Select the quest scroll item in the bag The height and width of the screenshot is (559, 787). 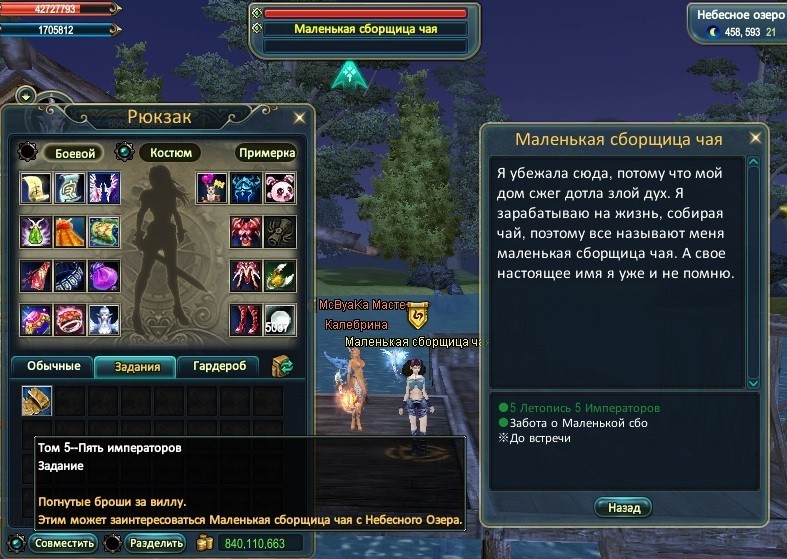click(37, 400)
